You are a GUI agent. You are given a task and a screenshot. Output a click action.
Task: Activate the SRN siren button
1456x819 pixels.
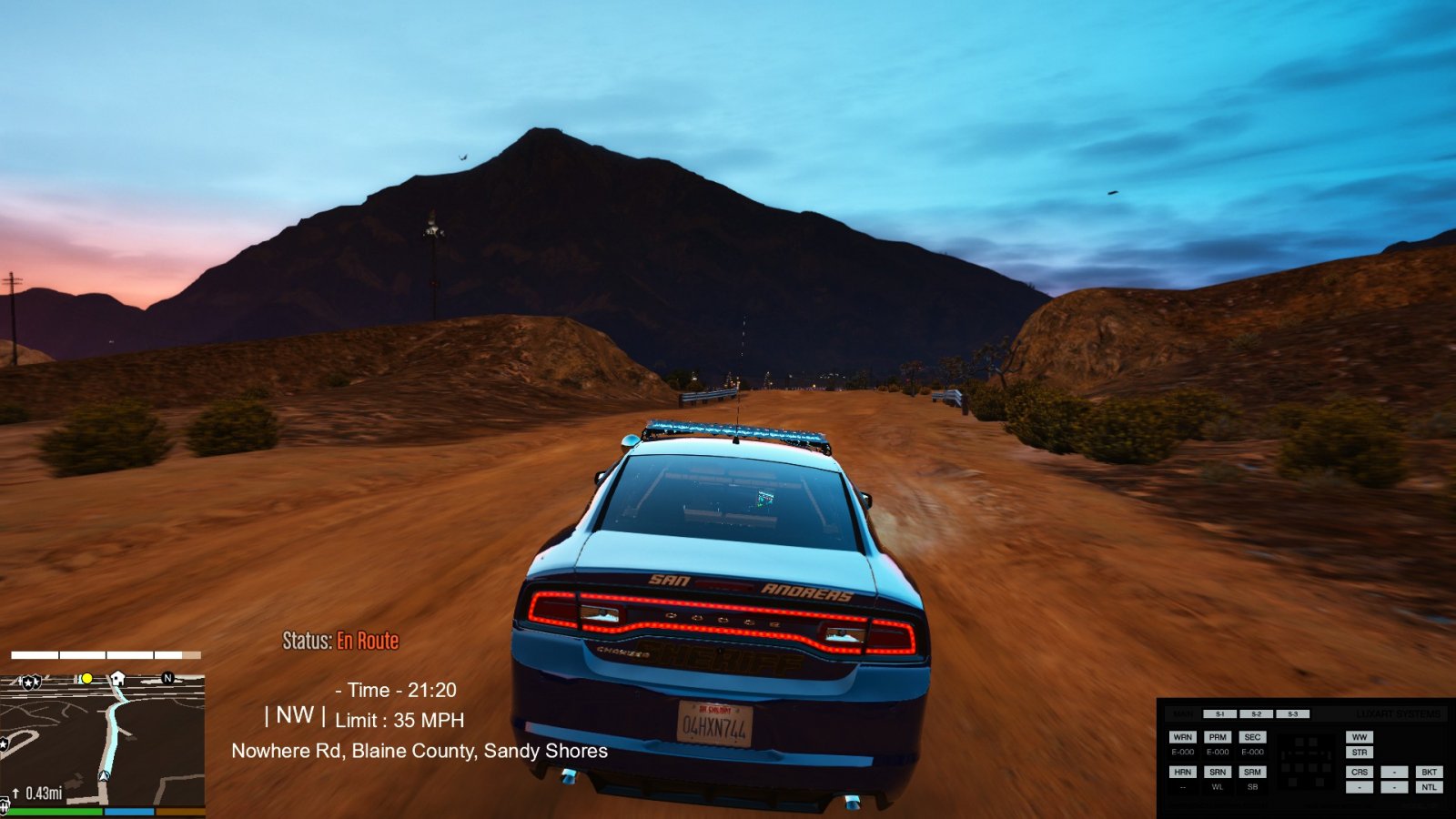[x=1218, y=772]
